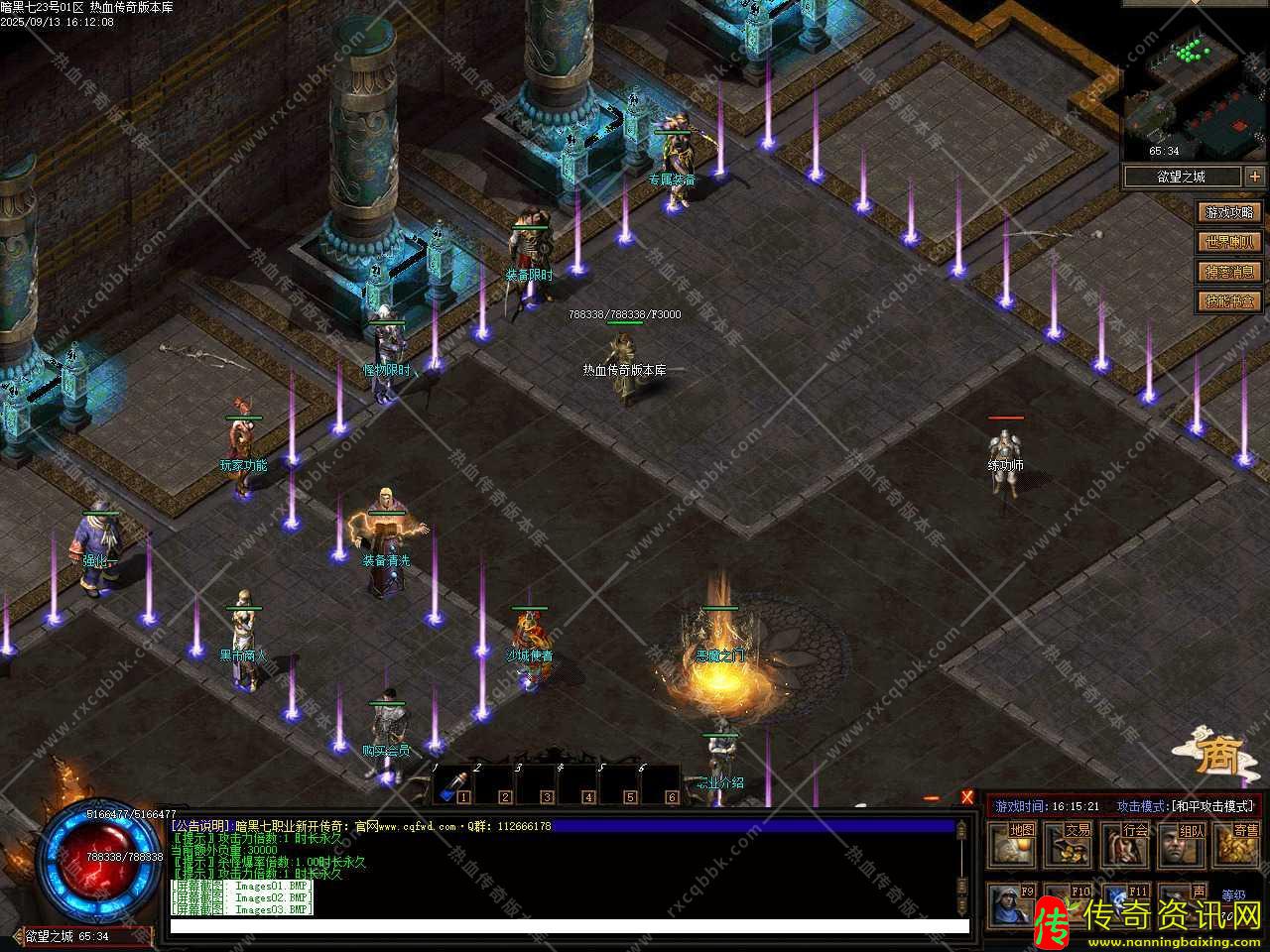Open the 寄售 consignment panel
Viewport: 1270px width, 952px height.
pos(1239,844)
